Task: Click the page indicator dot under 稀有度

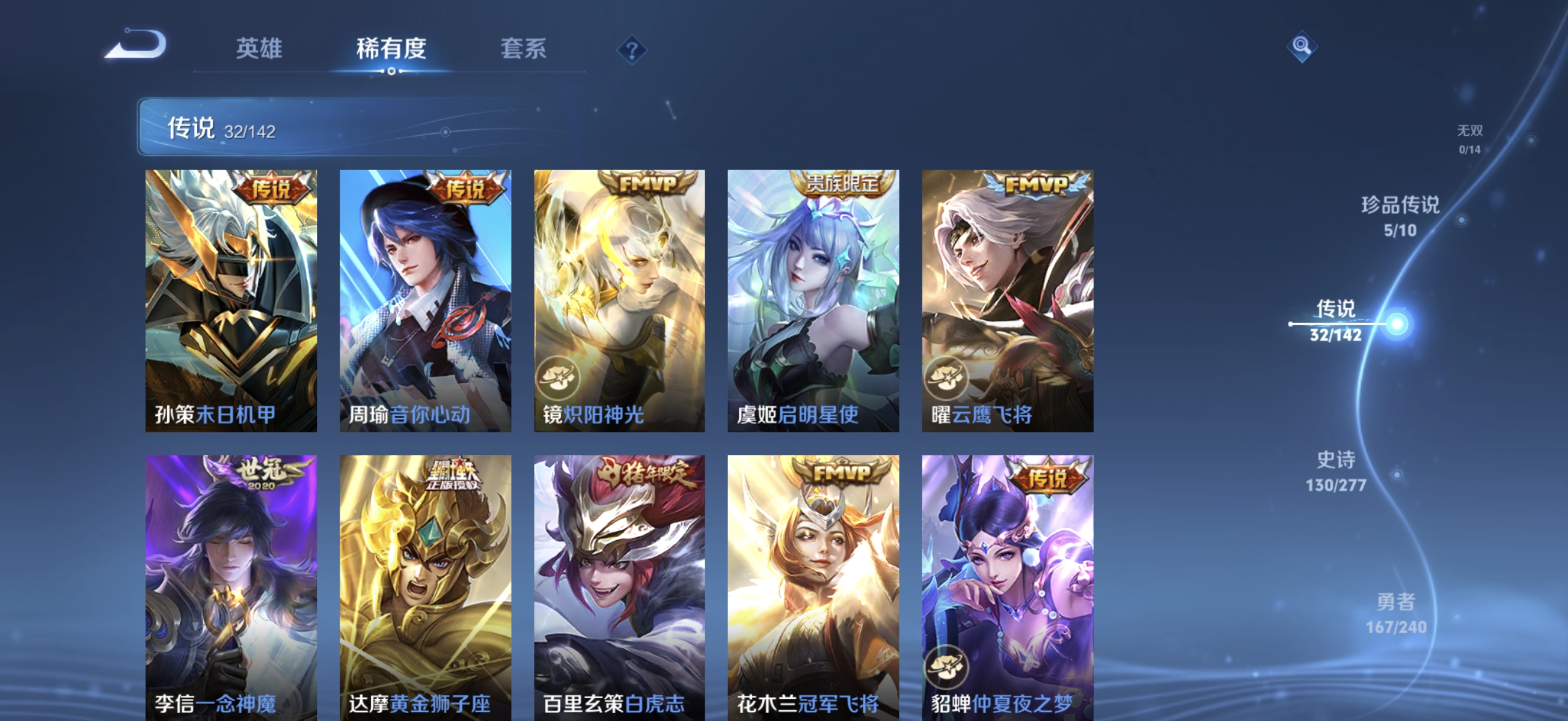Action: (391, 71)
